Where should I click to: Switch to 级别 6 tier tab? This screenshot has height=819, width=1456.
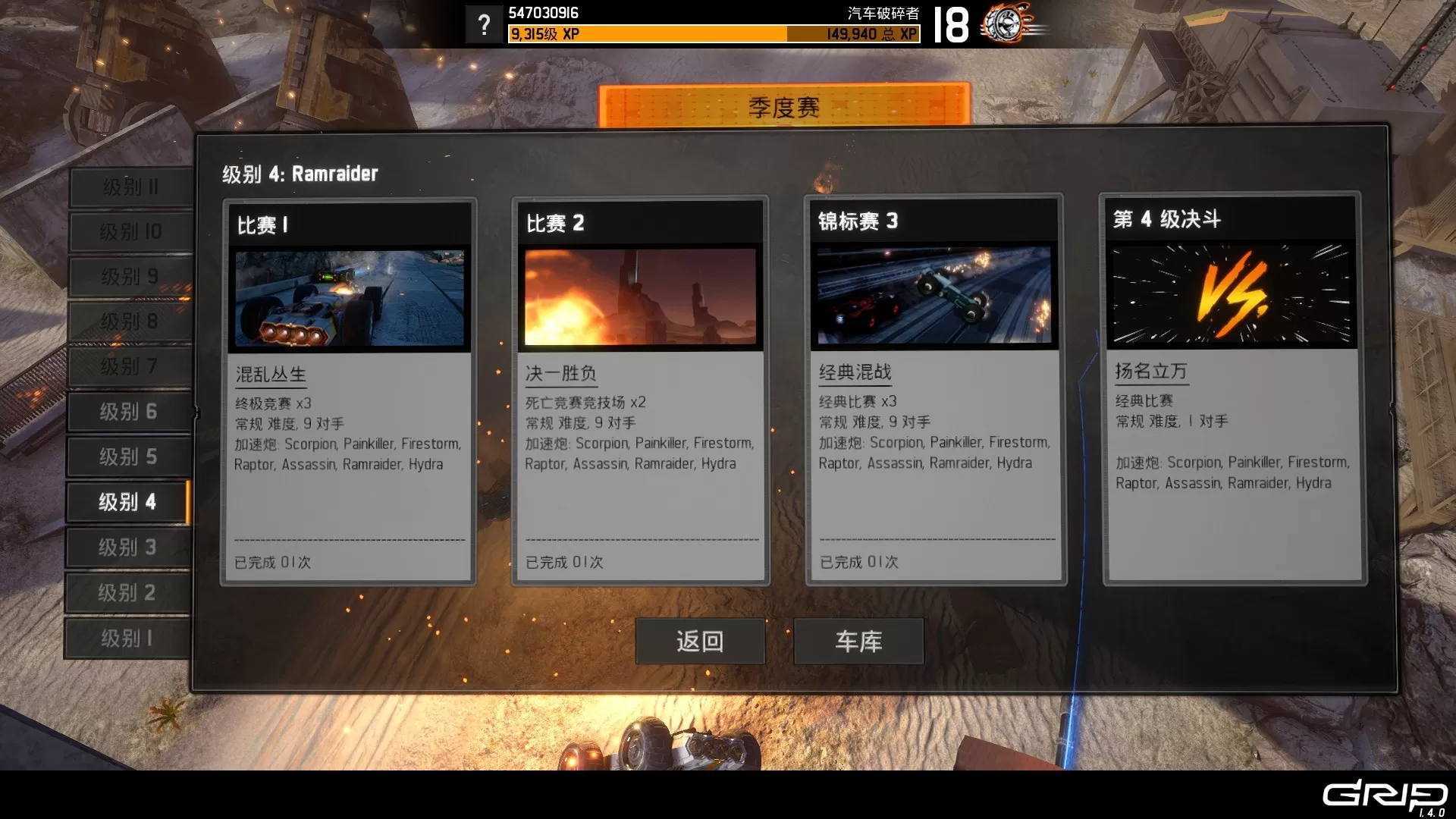pos(128,412)
